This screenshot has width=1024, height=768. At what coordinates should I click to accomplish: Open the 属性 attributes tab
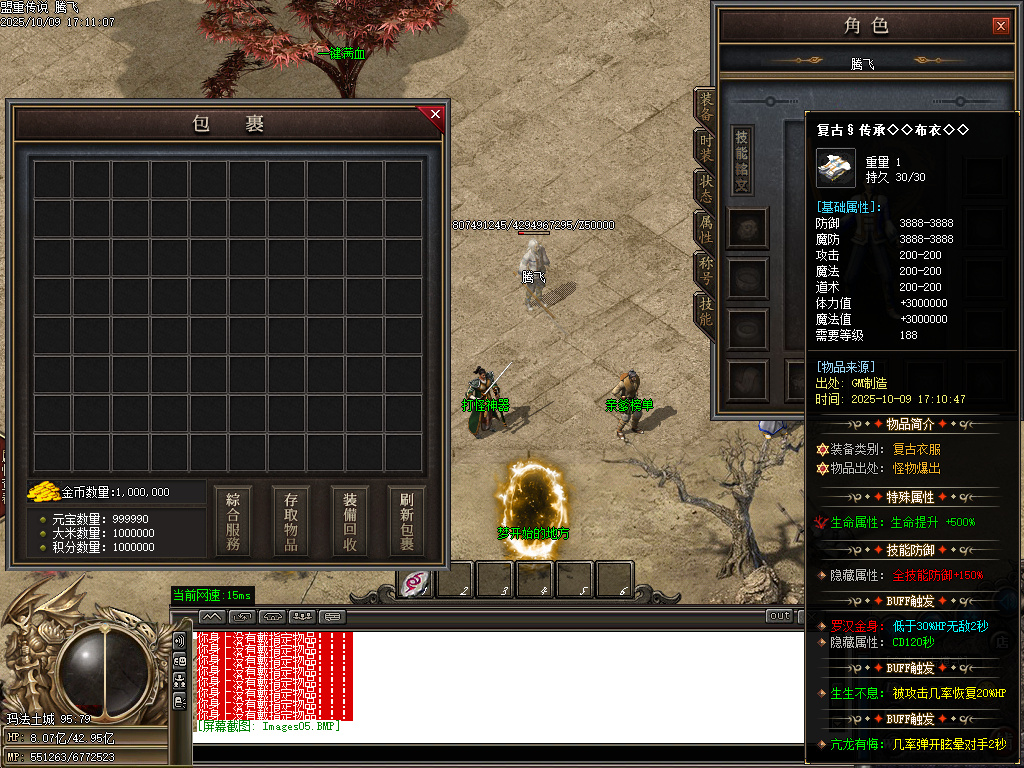[x=705, y=230]
